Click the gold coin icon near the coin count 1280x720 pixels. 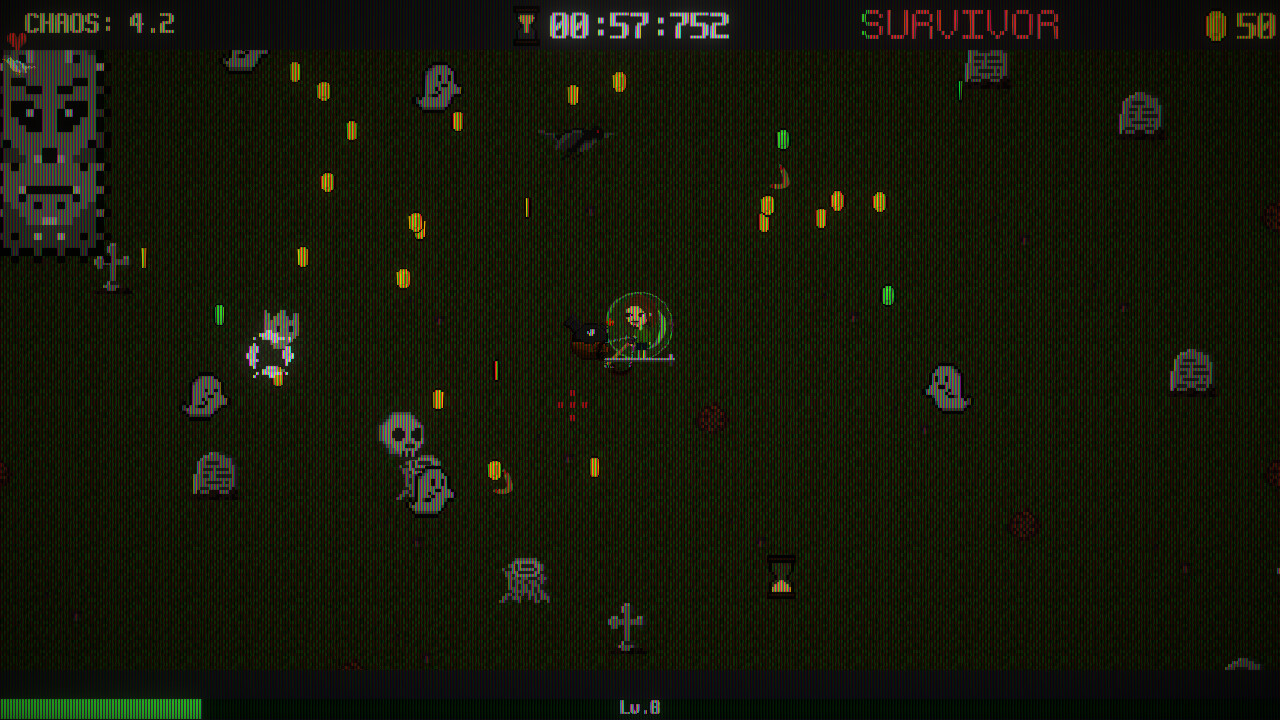[x=1216, y=24]
